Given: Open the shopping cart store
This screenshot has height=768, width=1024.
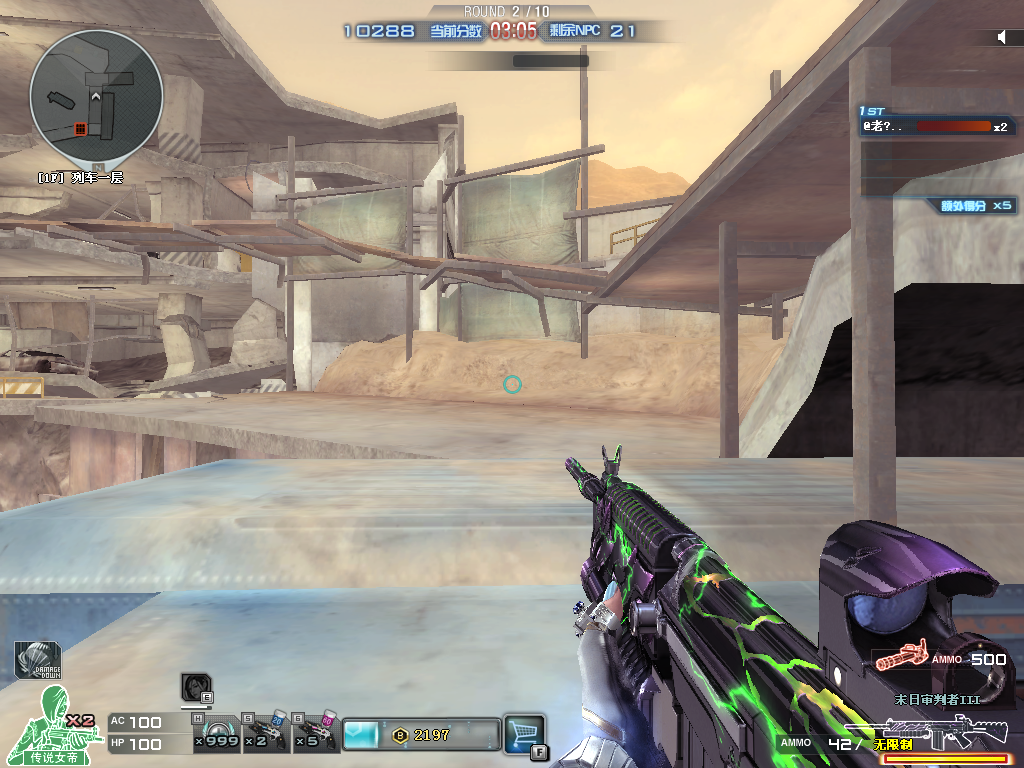Looking at the screenshot, I should (523, 732).
